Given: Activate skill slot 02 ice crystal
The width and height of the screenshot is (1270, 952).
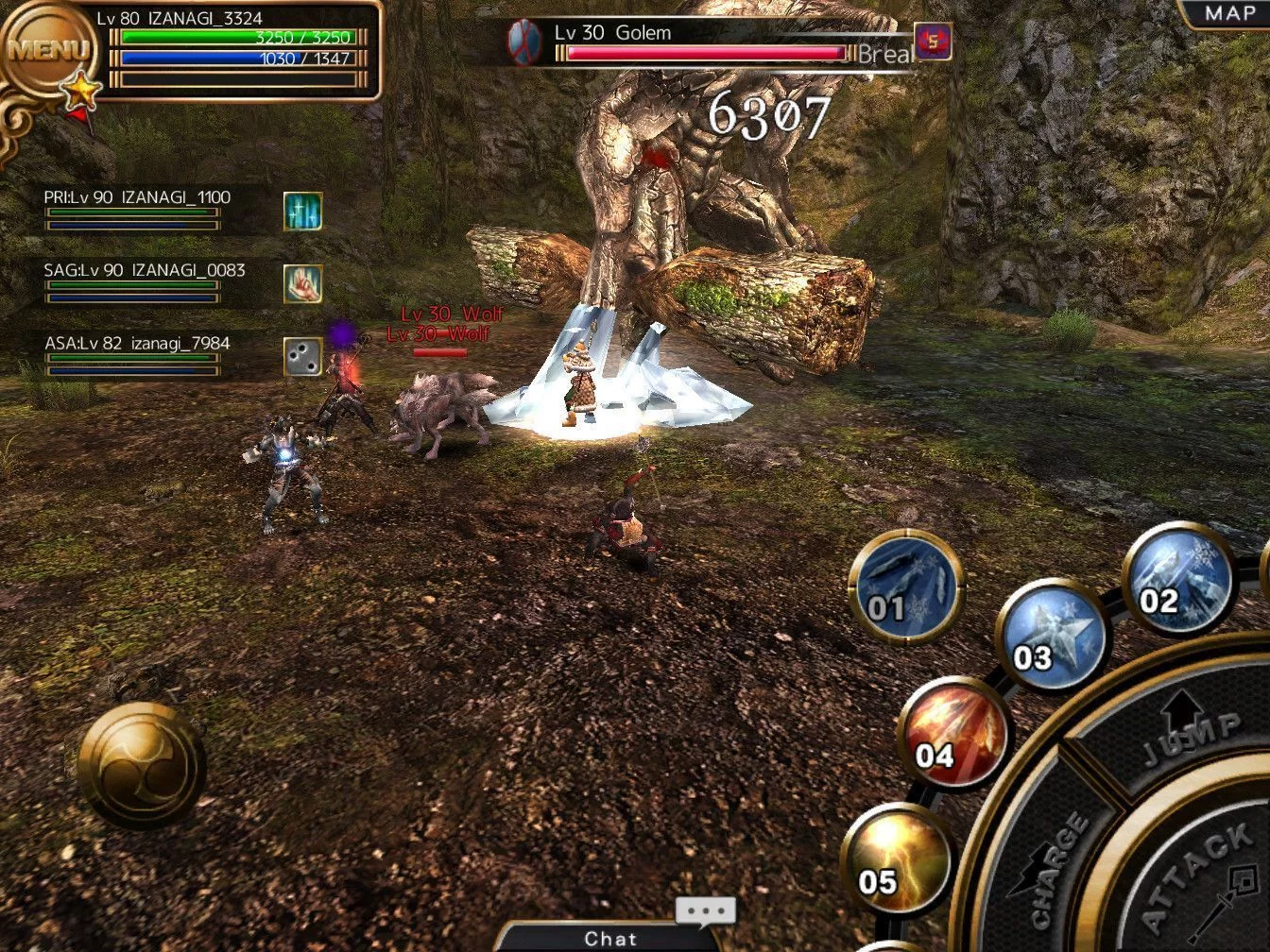Looking at the screenshot, I should click(1178, 577).
